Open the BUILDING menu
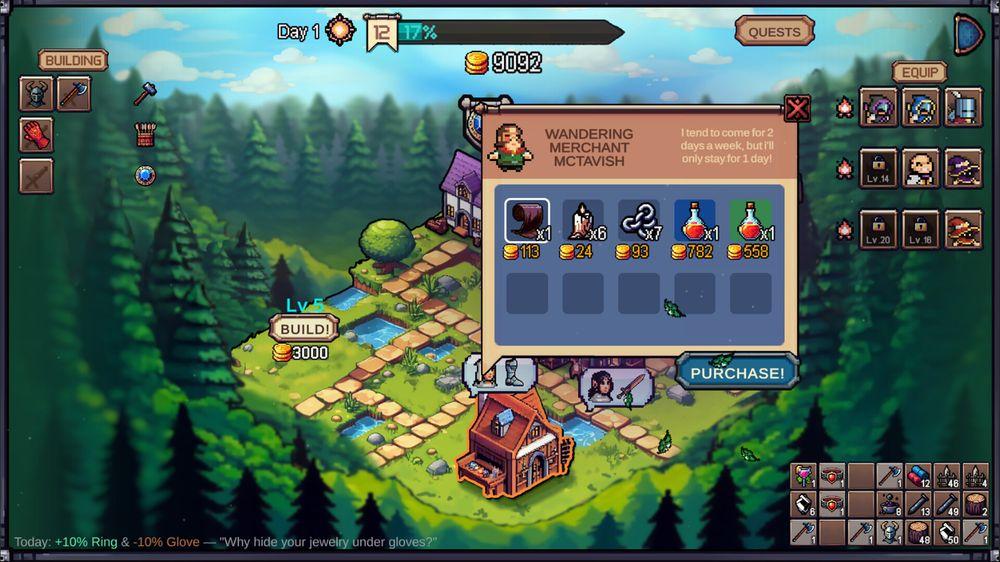 (x=73, y=60)
